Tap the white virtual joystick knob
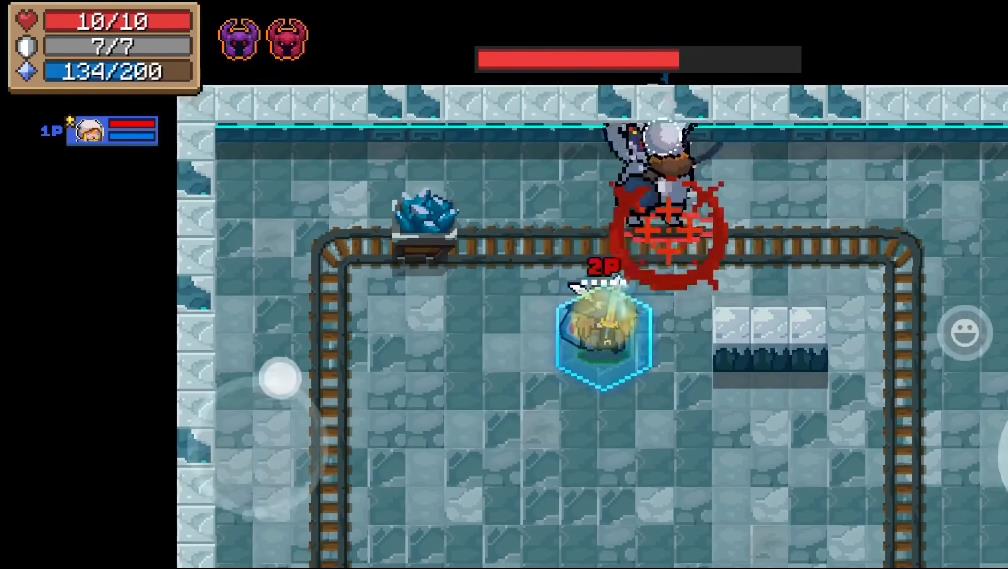This screenshot has height=569, width=1008. [x=280, y=379]
